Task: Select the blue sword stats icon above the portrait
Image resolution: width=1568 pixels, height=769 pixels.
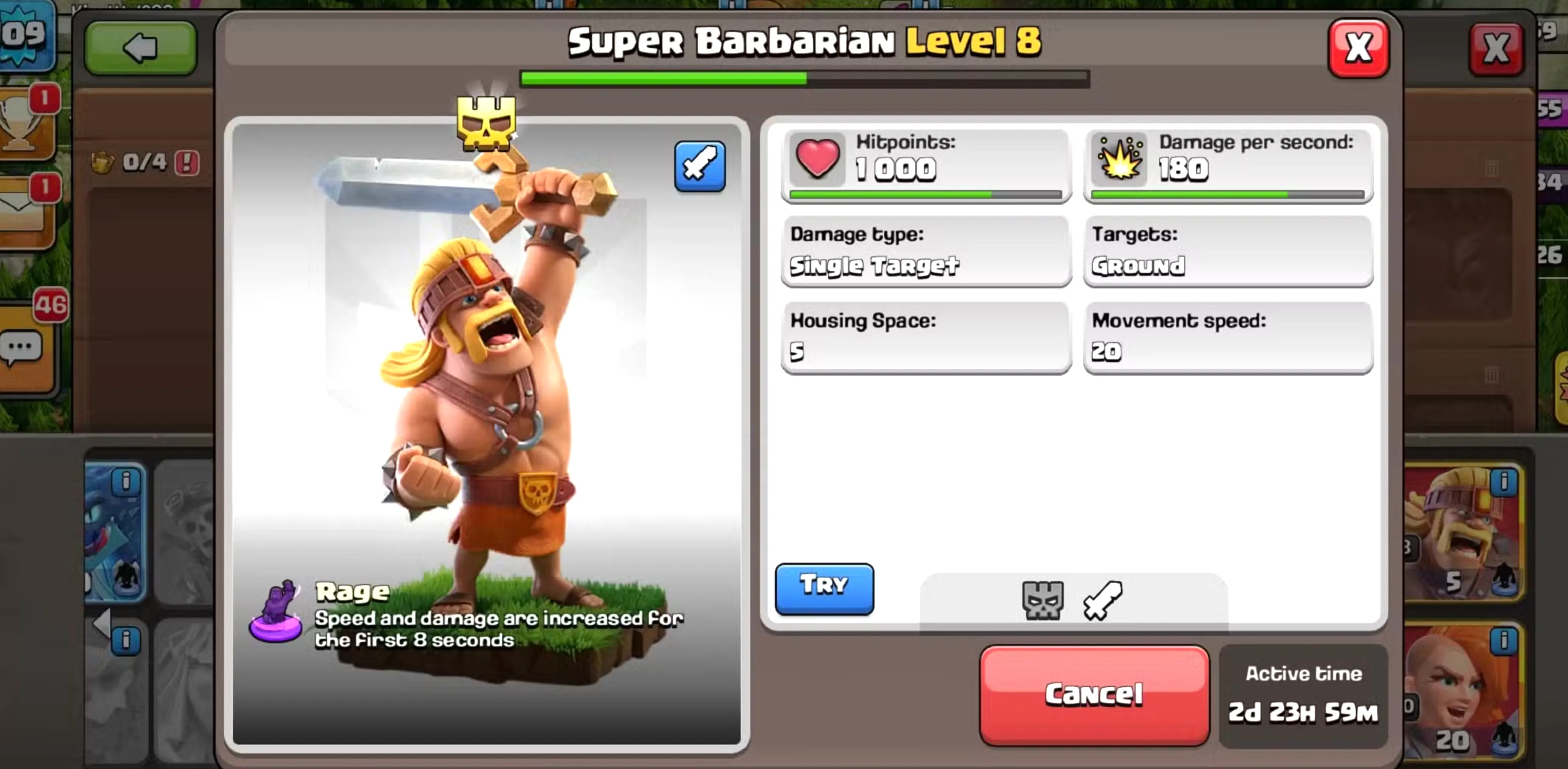Action: 700,166
